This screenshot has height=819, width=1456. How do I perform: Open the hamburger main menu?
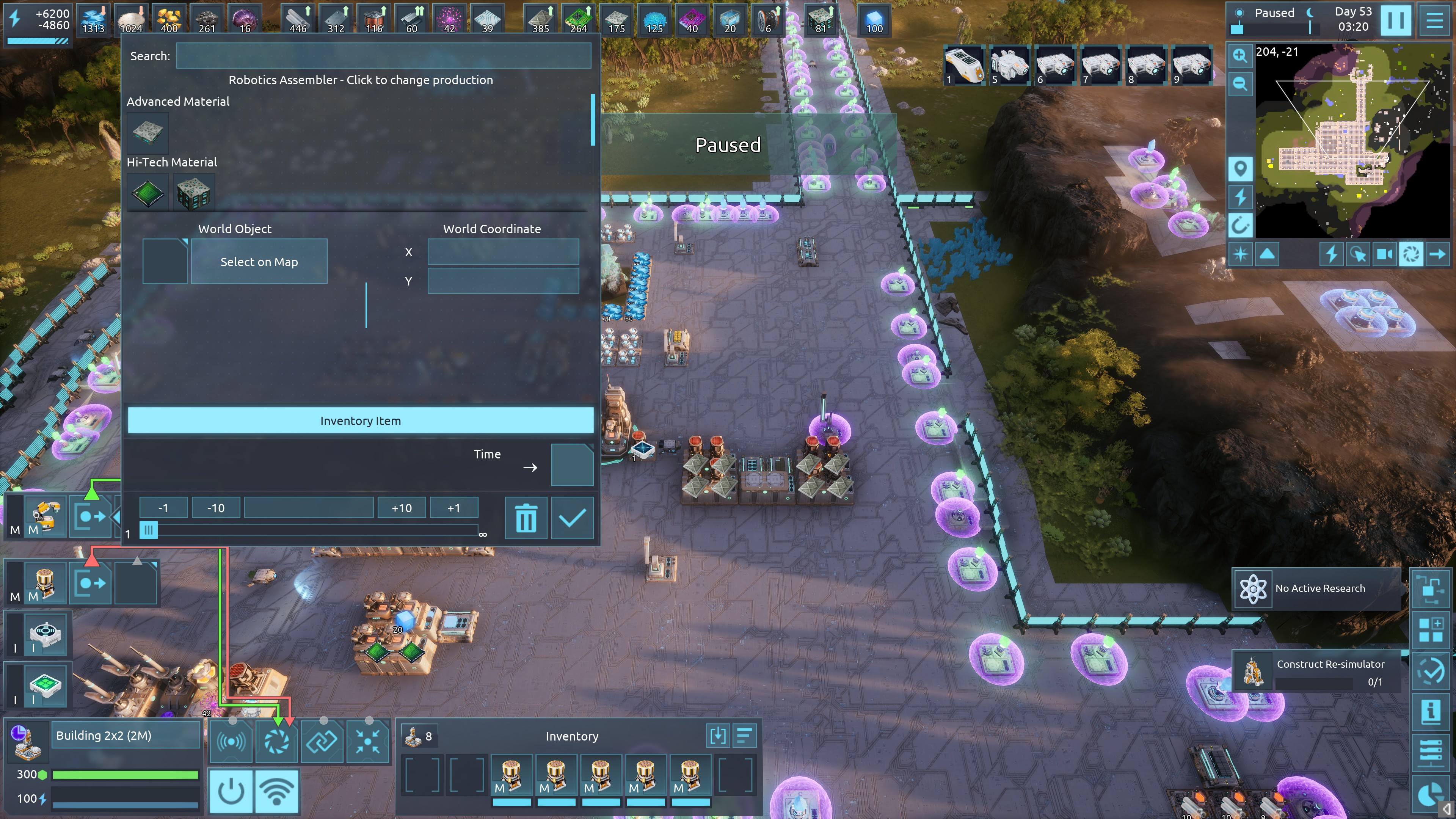(x=1434, y=20)
